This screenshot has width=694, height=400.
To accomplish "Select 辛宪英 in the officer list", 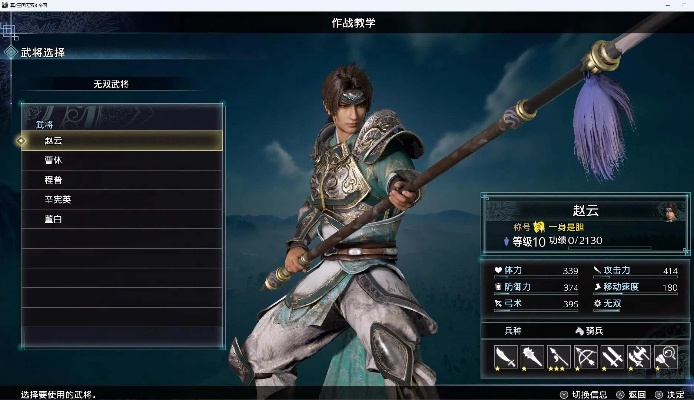I will point(120,199).
